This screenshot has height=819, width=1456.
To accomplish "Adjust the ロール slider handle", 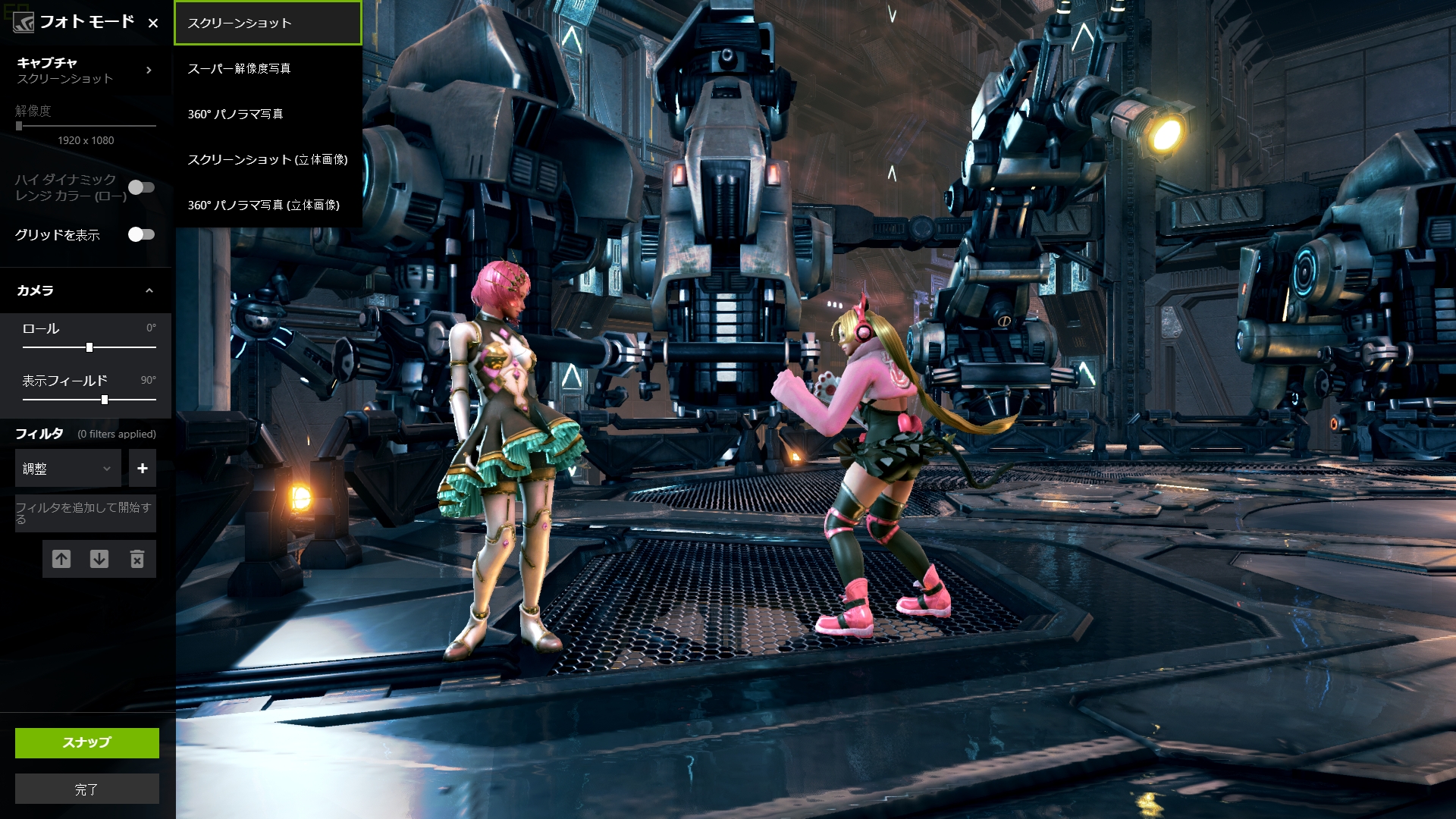I will [x=89, y=347].
